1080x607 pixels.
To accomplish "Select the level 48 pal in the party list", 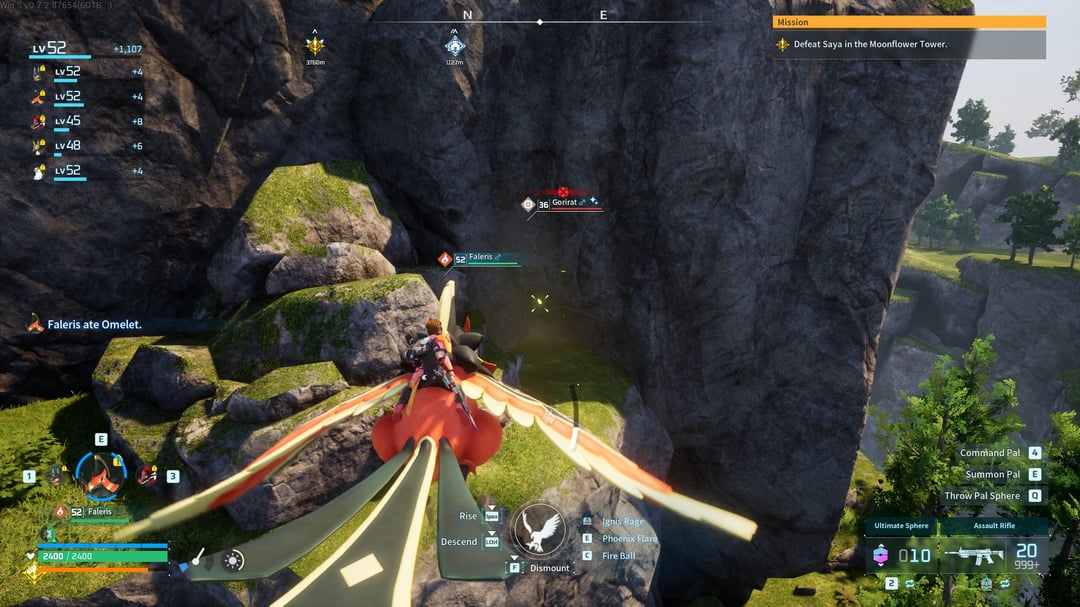I will [62, 146].
